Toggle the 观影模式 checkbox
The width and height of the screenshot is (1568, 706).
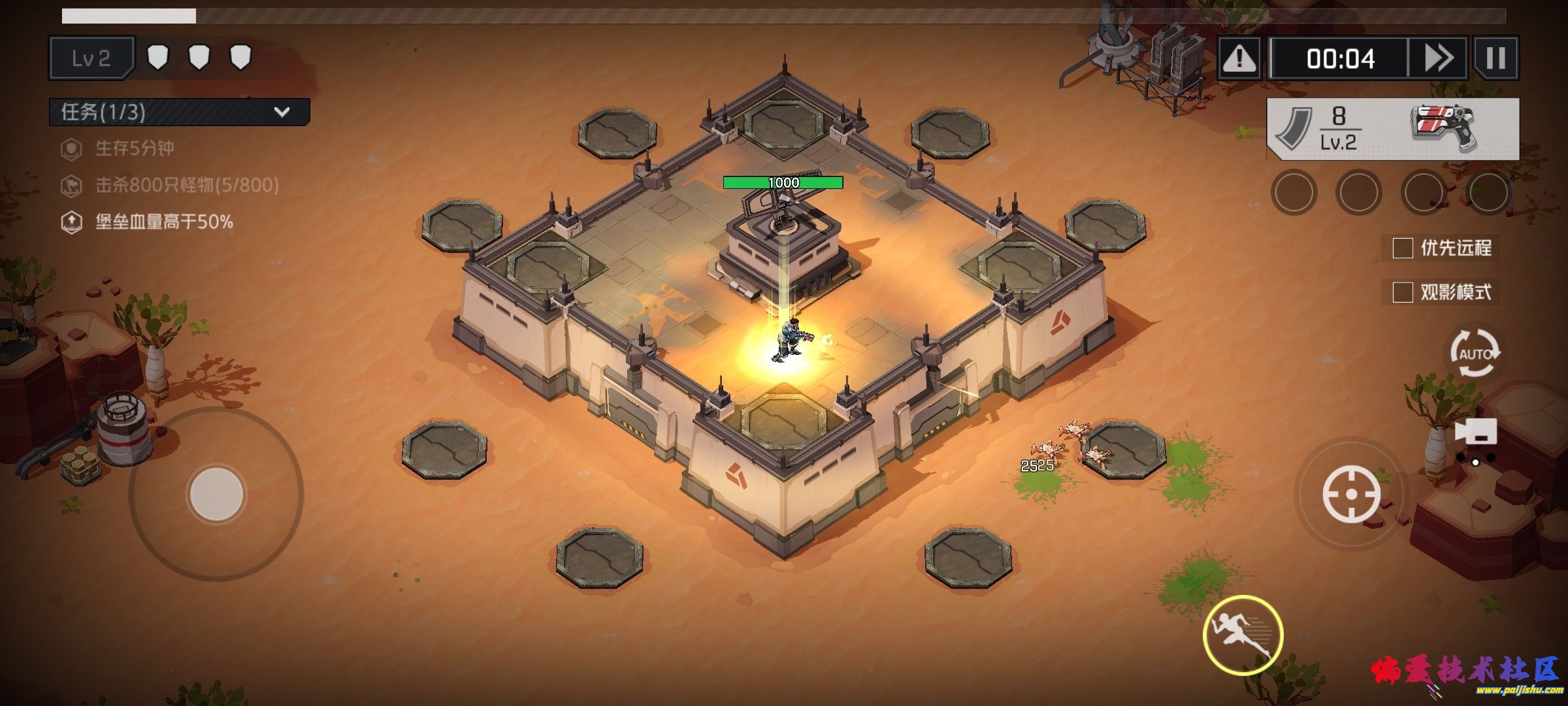[x=1403, y=292]
